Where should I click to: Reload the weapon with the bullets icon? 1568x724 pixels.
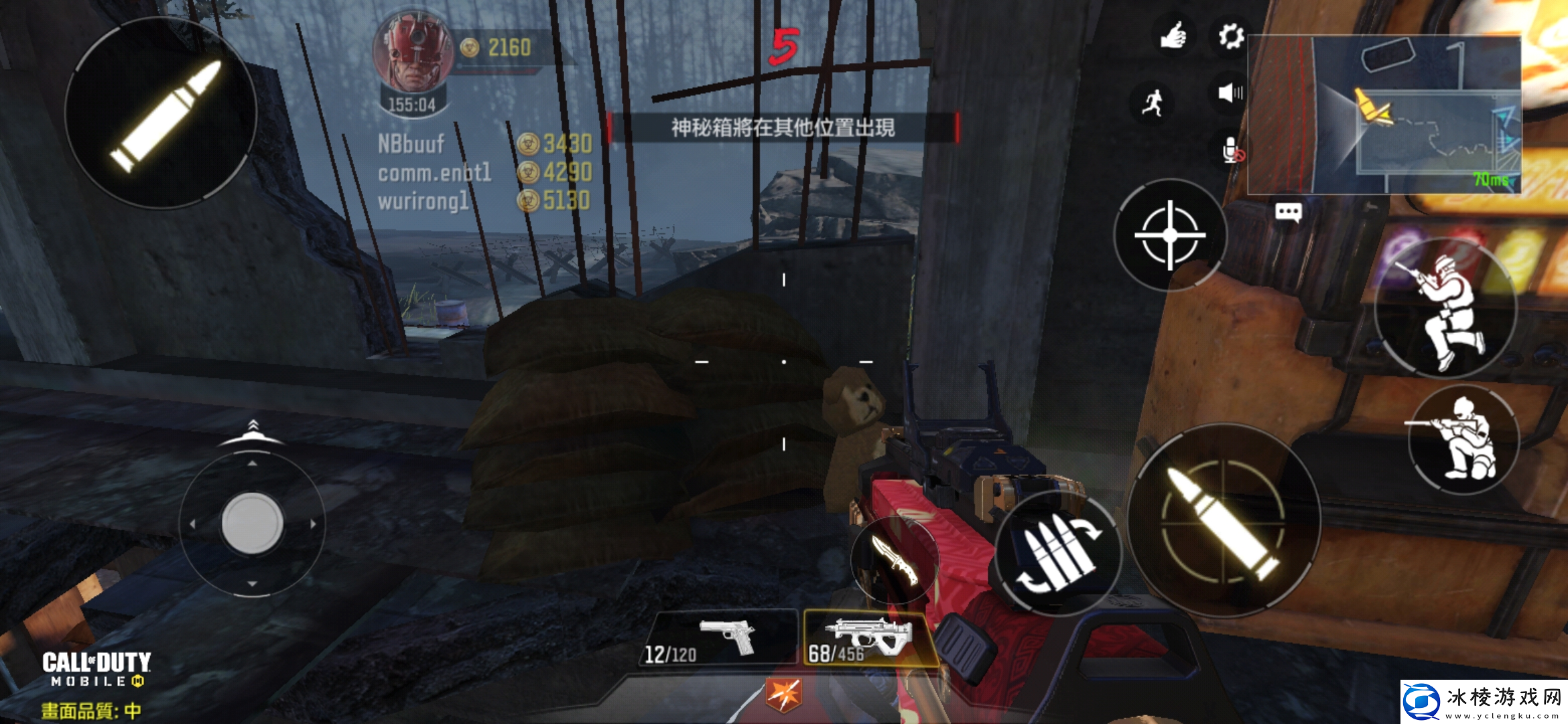[1057, 554]
